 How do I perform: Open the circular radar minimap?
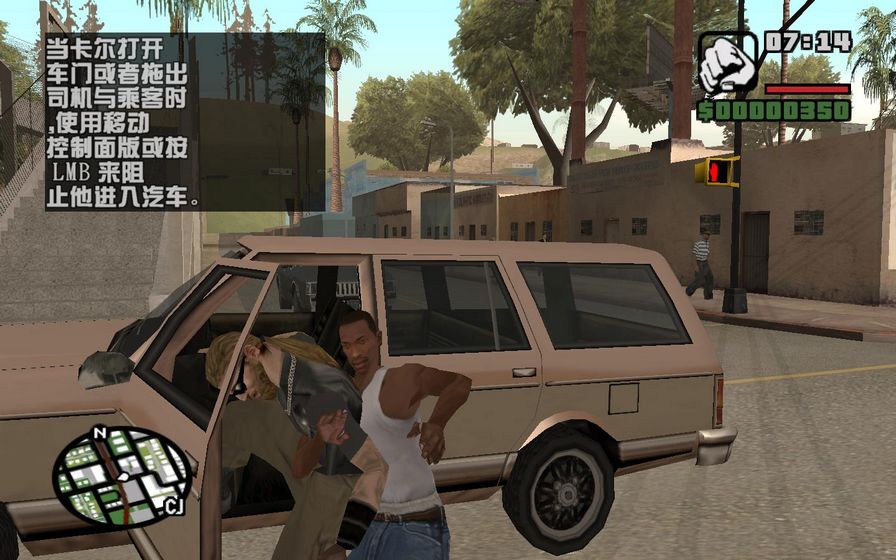point(122,476)
